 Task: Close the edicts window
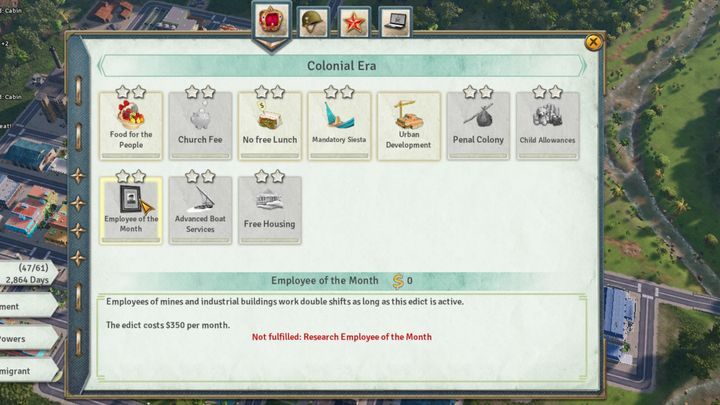tap(593, 42)
